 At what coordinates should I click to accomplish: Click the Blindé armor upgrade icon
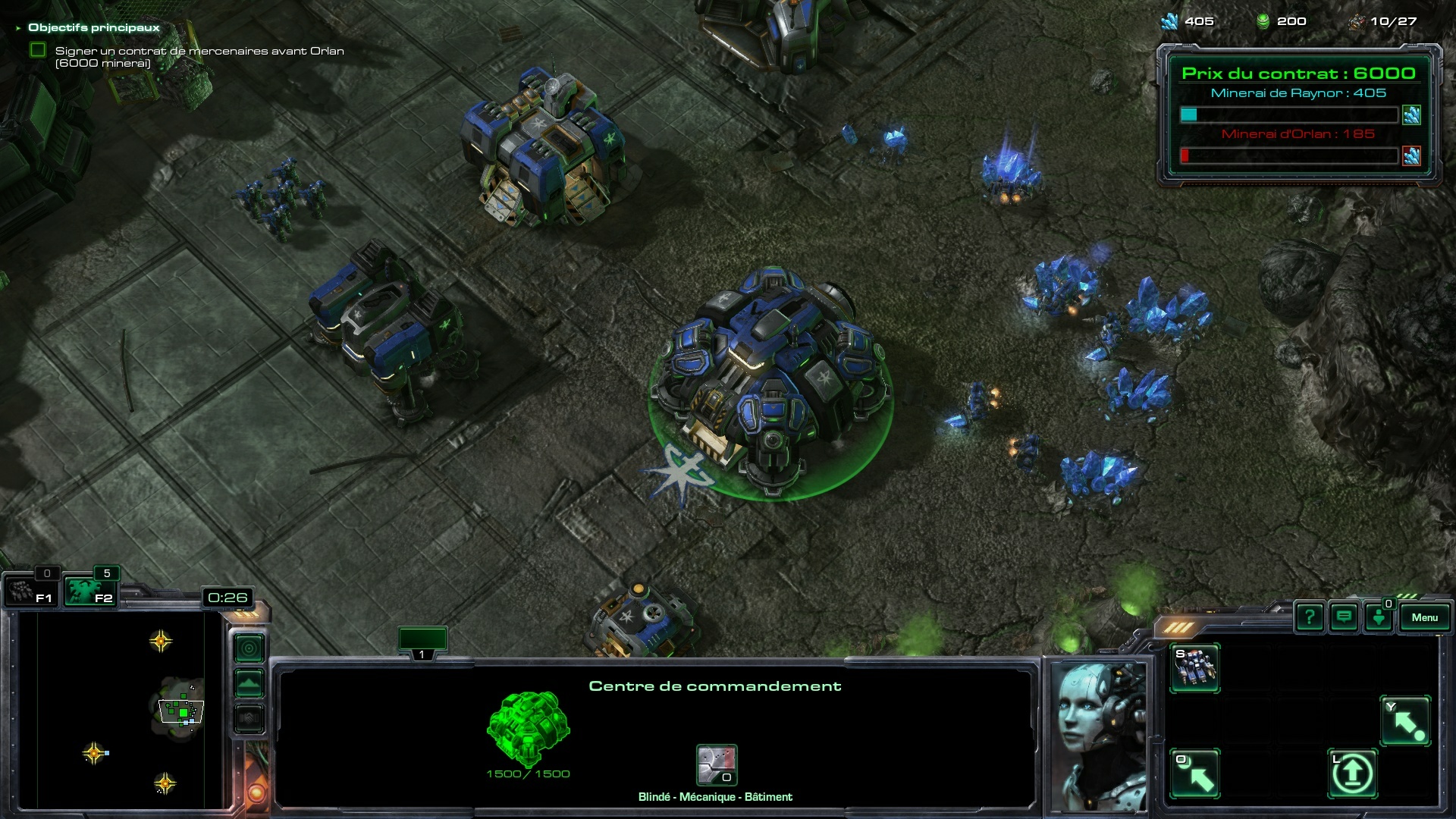pyautogui.click(x=717, y=764)
